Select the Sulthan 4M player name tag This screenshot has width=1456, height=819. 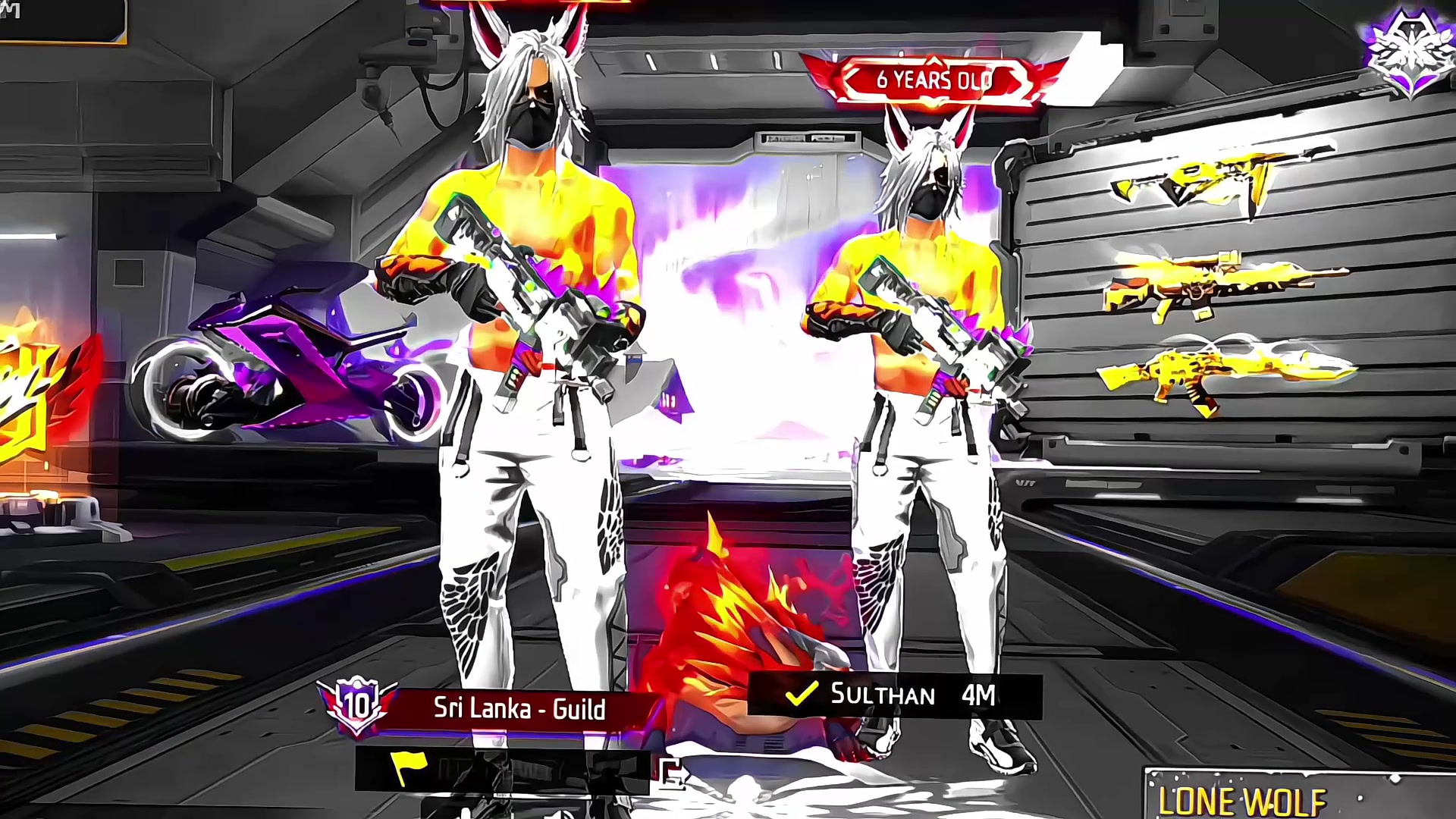pos(895,695)
